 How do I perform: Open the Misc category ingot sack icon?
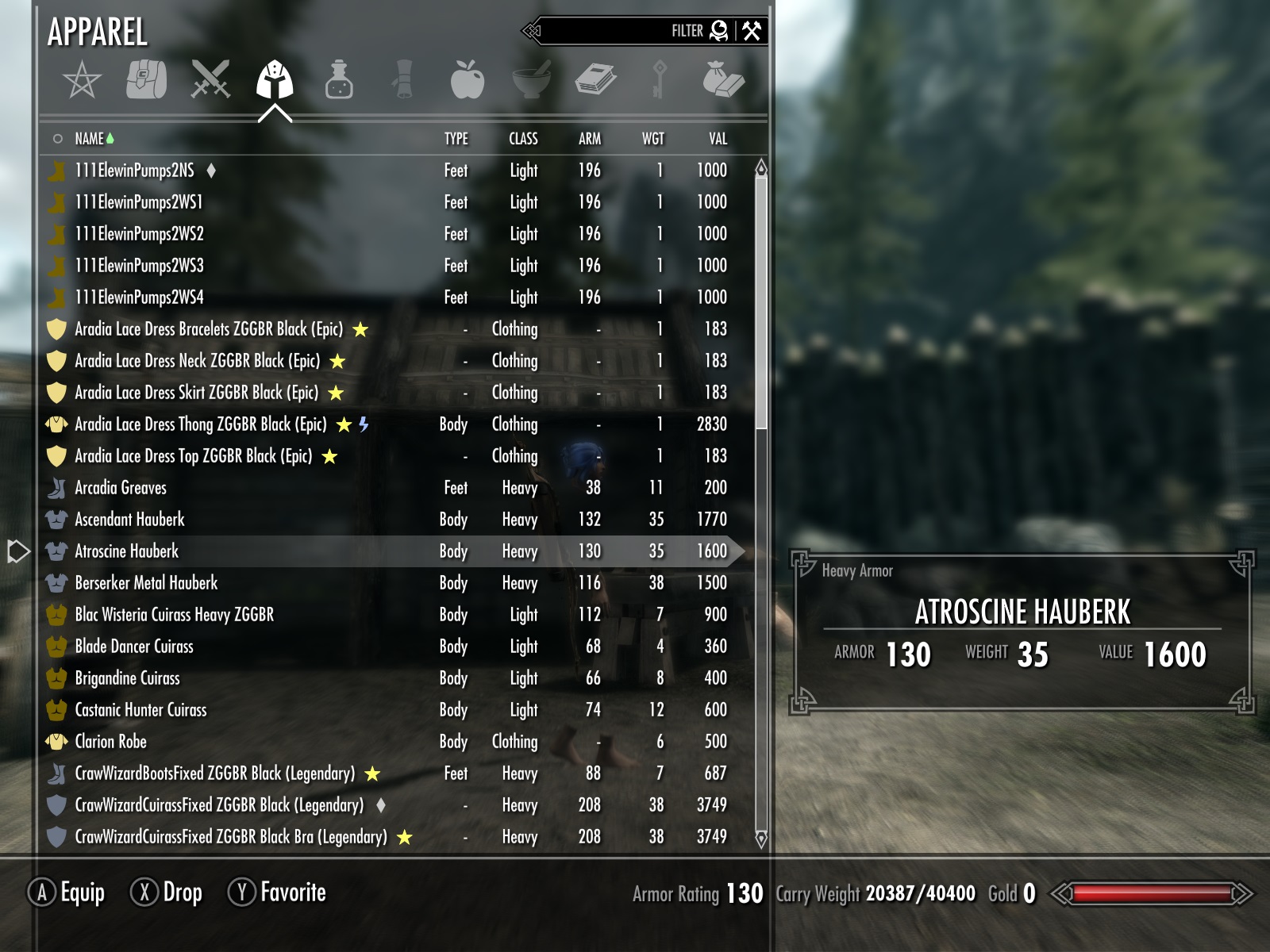(726, 79)
